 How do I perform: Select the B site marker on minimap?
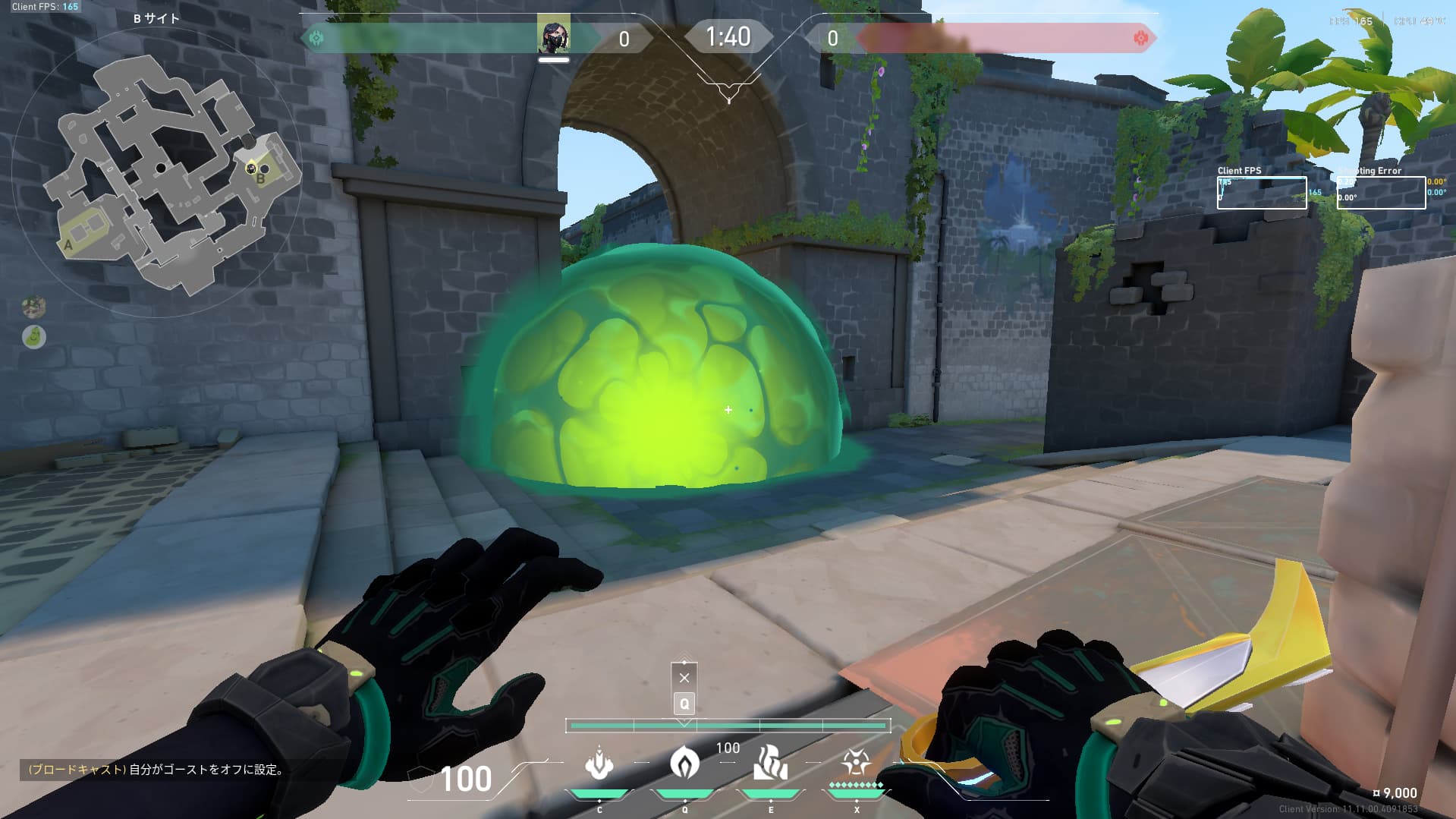click(x=260, y=179)
